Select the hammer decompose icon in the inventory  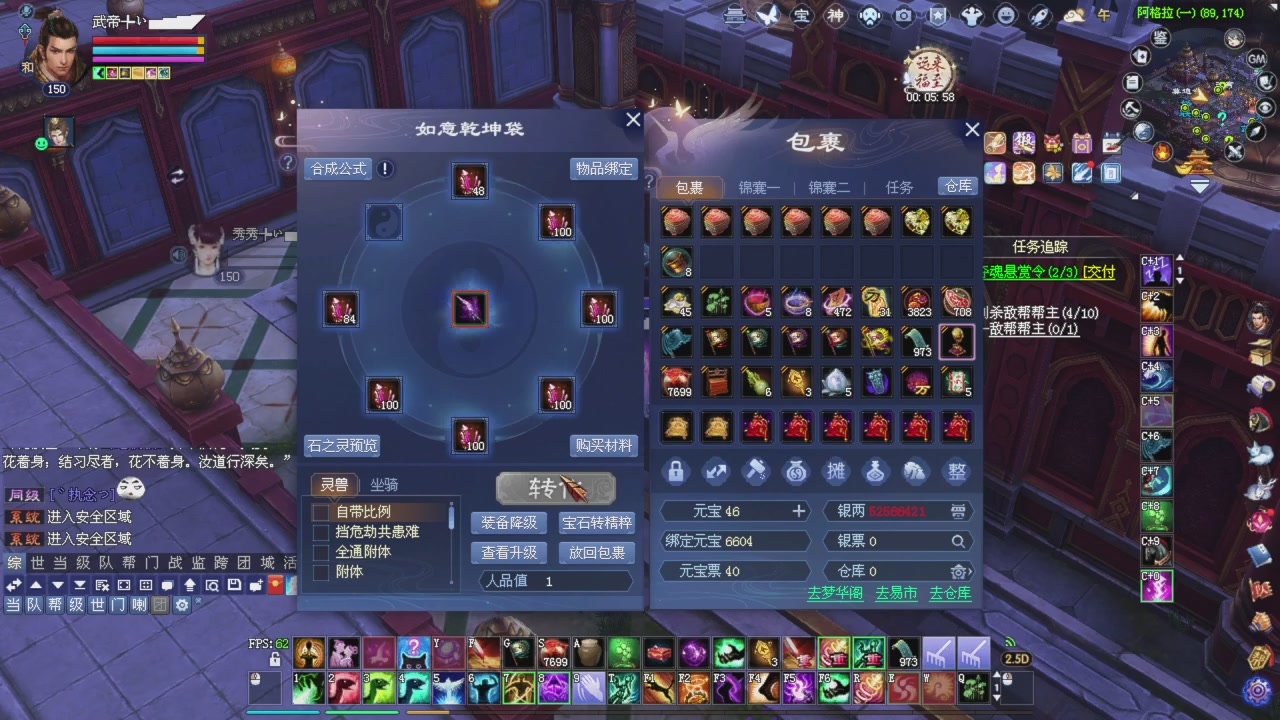coord(755,472)
